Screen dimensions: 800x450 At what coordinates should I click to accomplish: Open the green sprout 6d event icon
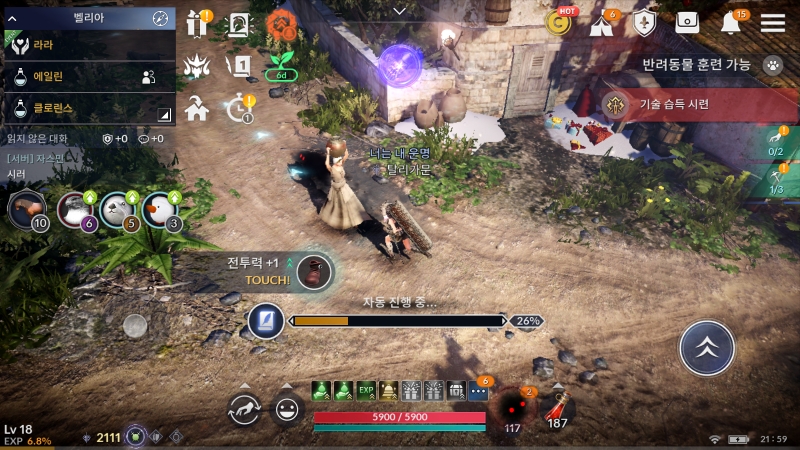click(281, 66)
